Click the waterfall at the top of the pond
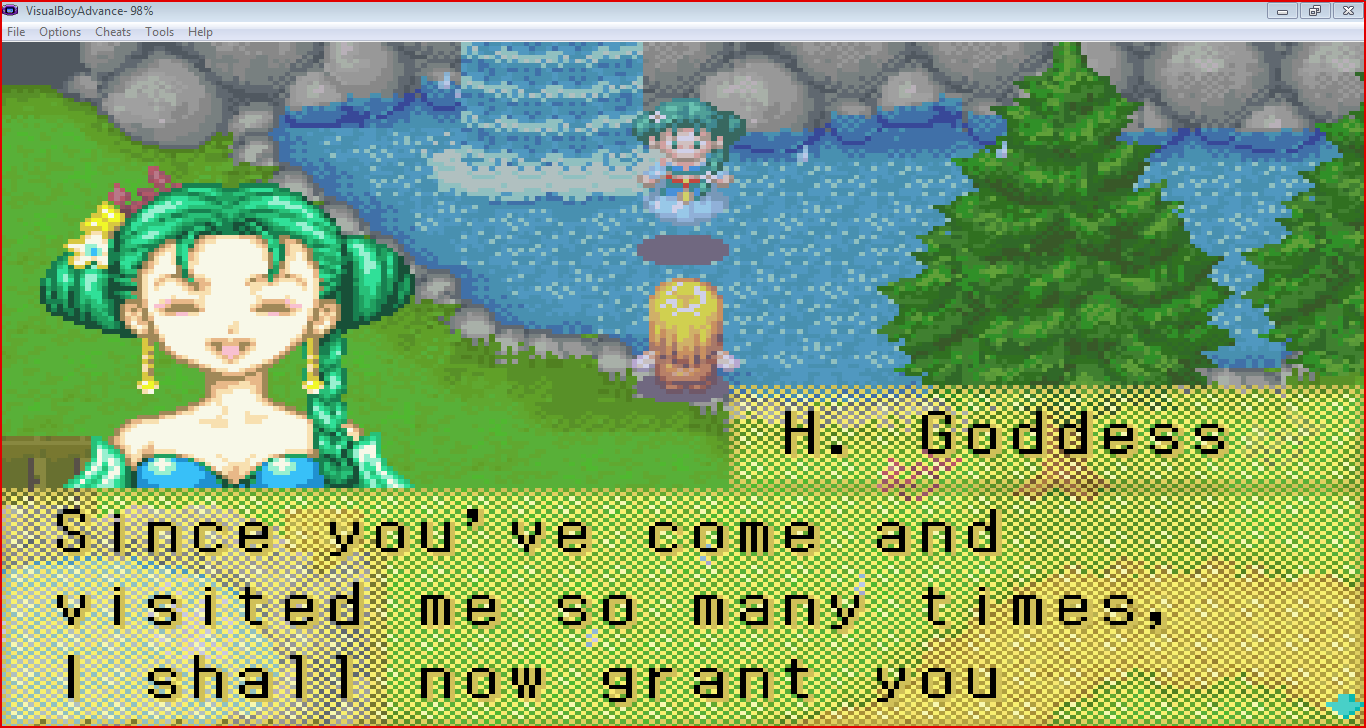The width and height of the screenshot is (1366, 728). pyautogui.click(x=550, y=100)
